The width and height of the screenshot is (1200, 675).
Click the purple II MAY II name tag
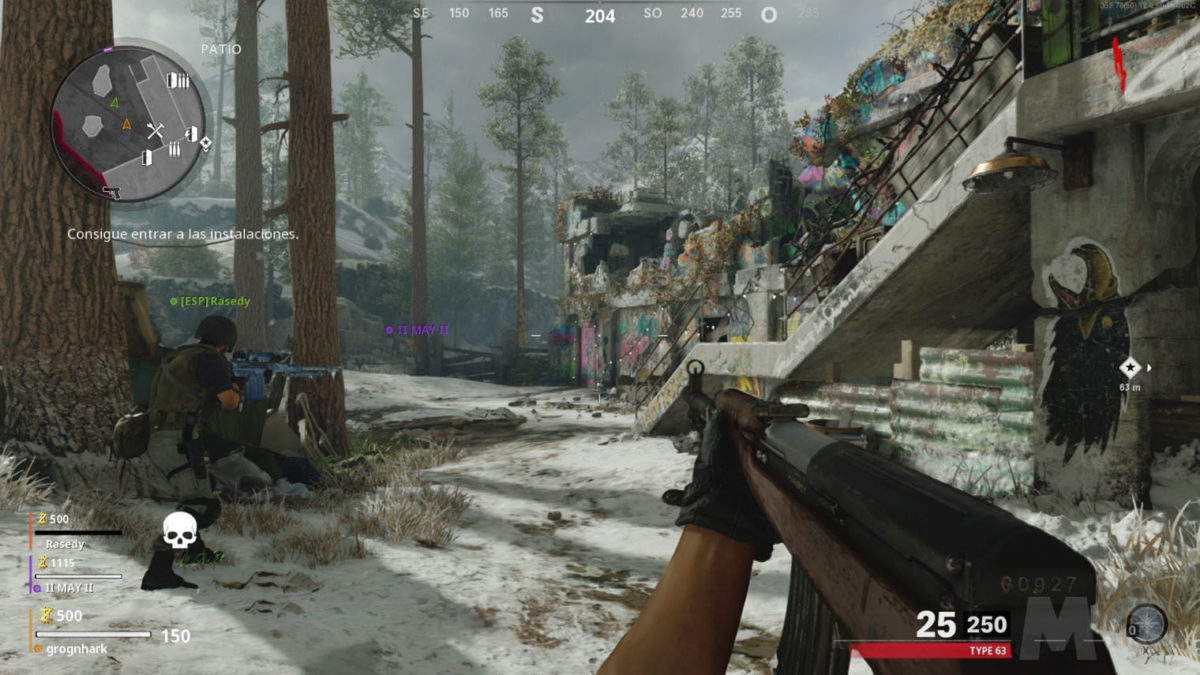(x=418, y=329)
